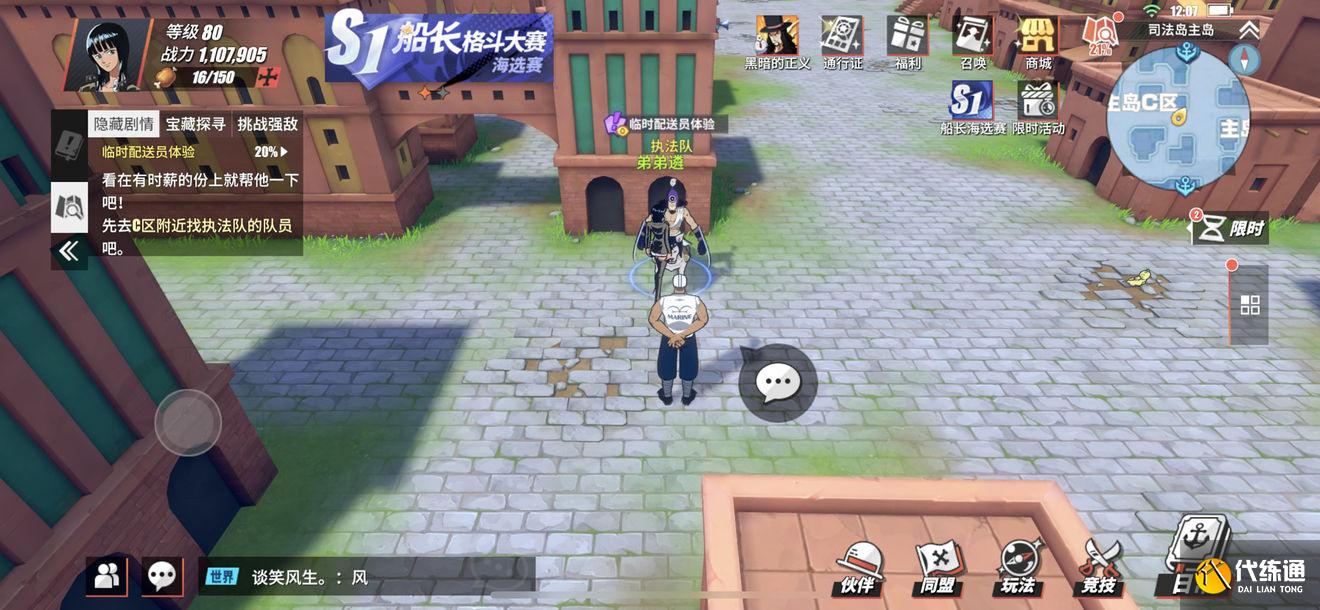Screen dimensions: 1320x610
Task: Open the 船长海选赛 S1 icon
Action: click(x=972, y=108)
